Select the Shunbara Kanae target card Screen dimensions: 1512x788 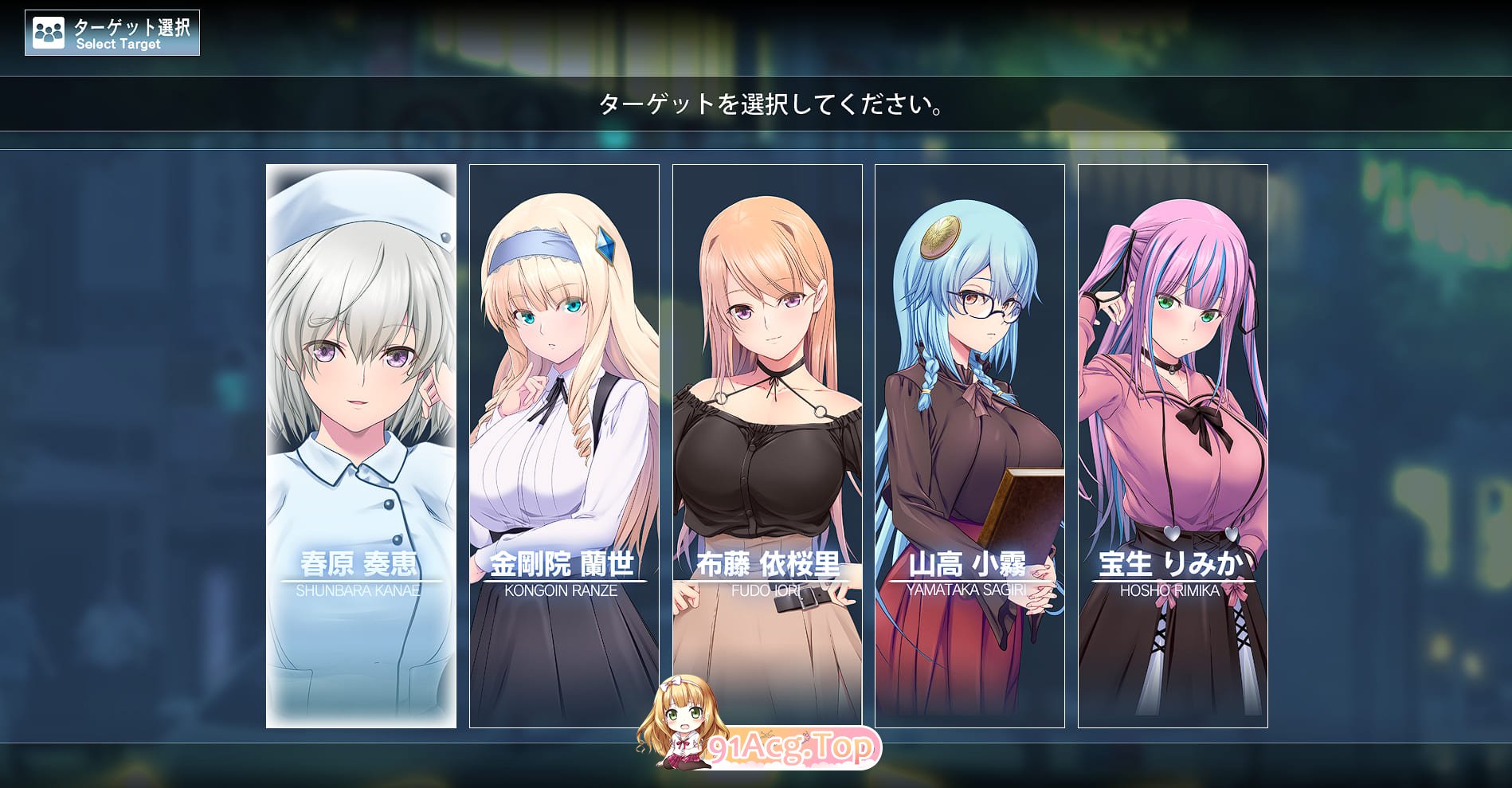pyautogui.click(x=361, y=445)
